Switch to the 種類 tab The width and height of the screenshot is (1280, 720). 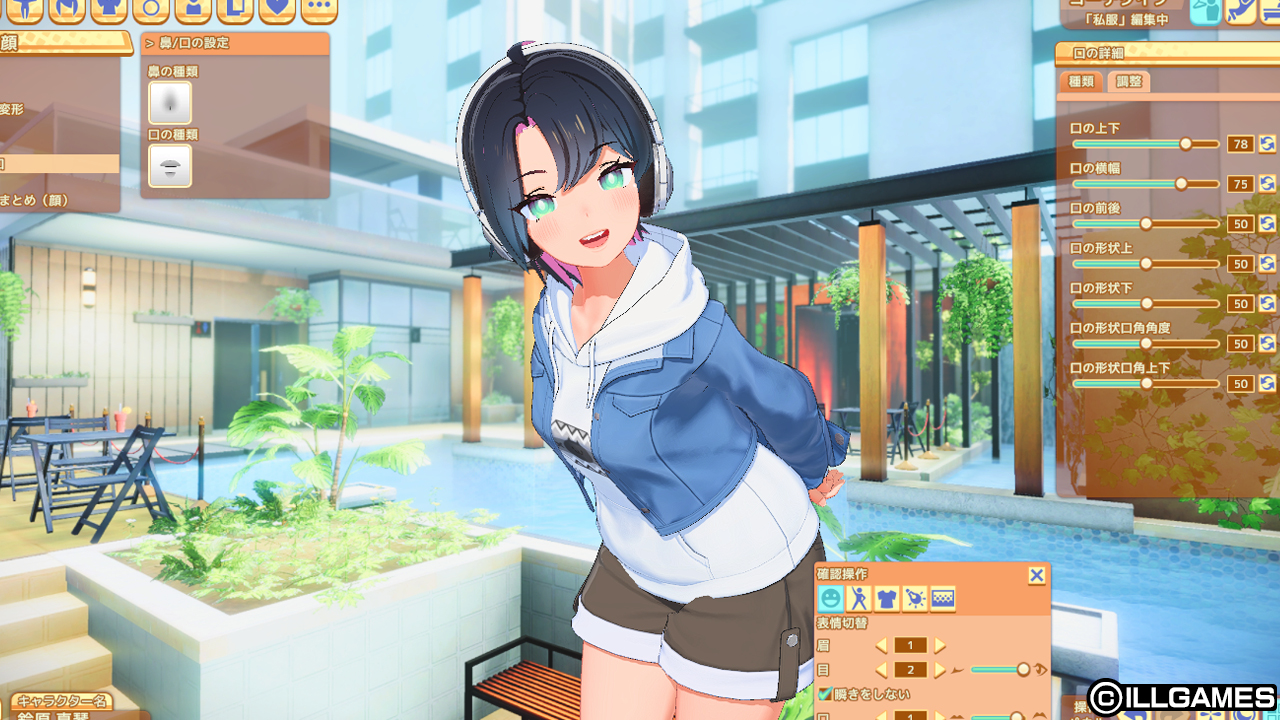click(1081, 82)
